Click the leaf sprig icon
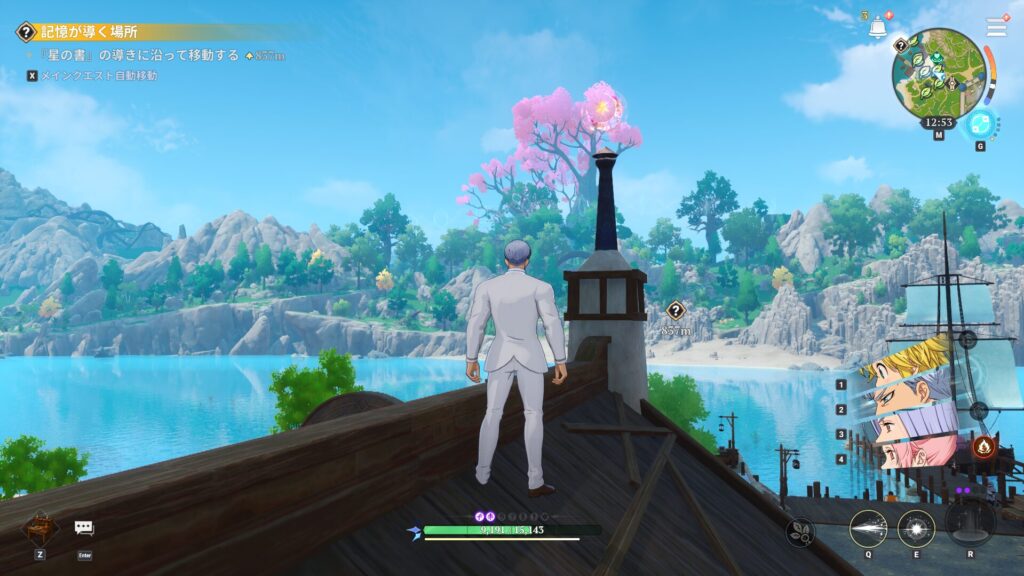The width and height of the screenshot is (1024, 576). (x=801, y=532)
